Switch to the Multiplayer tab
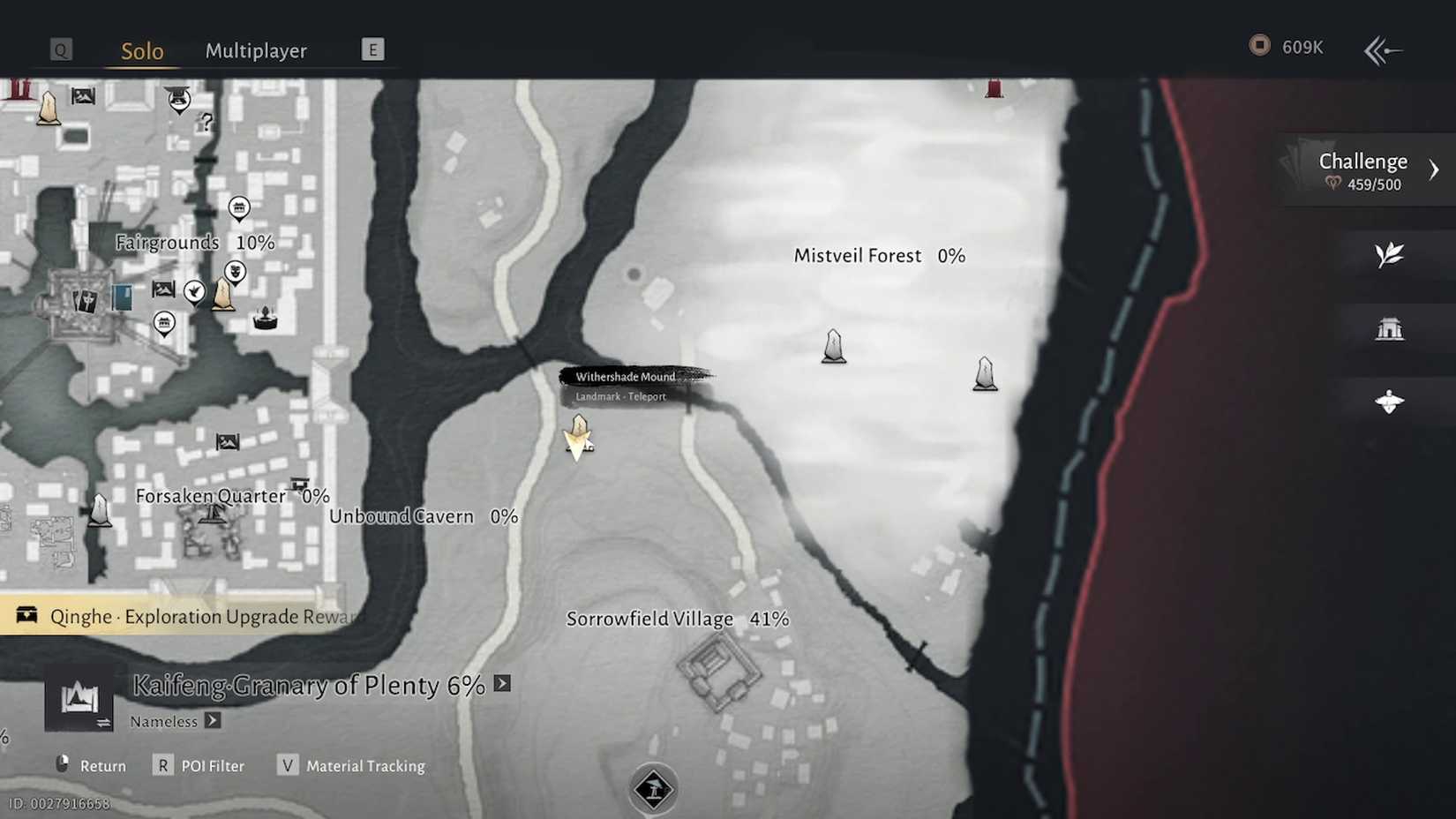The width and height of the screenshot is (1456, 819). coord(256,50)
